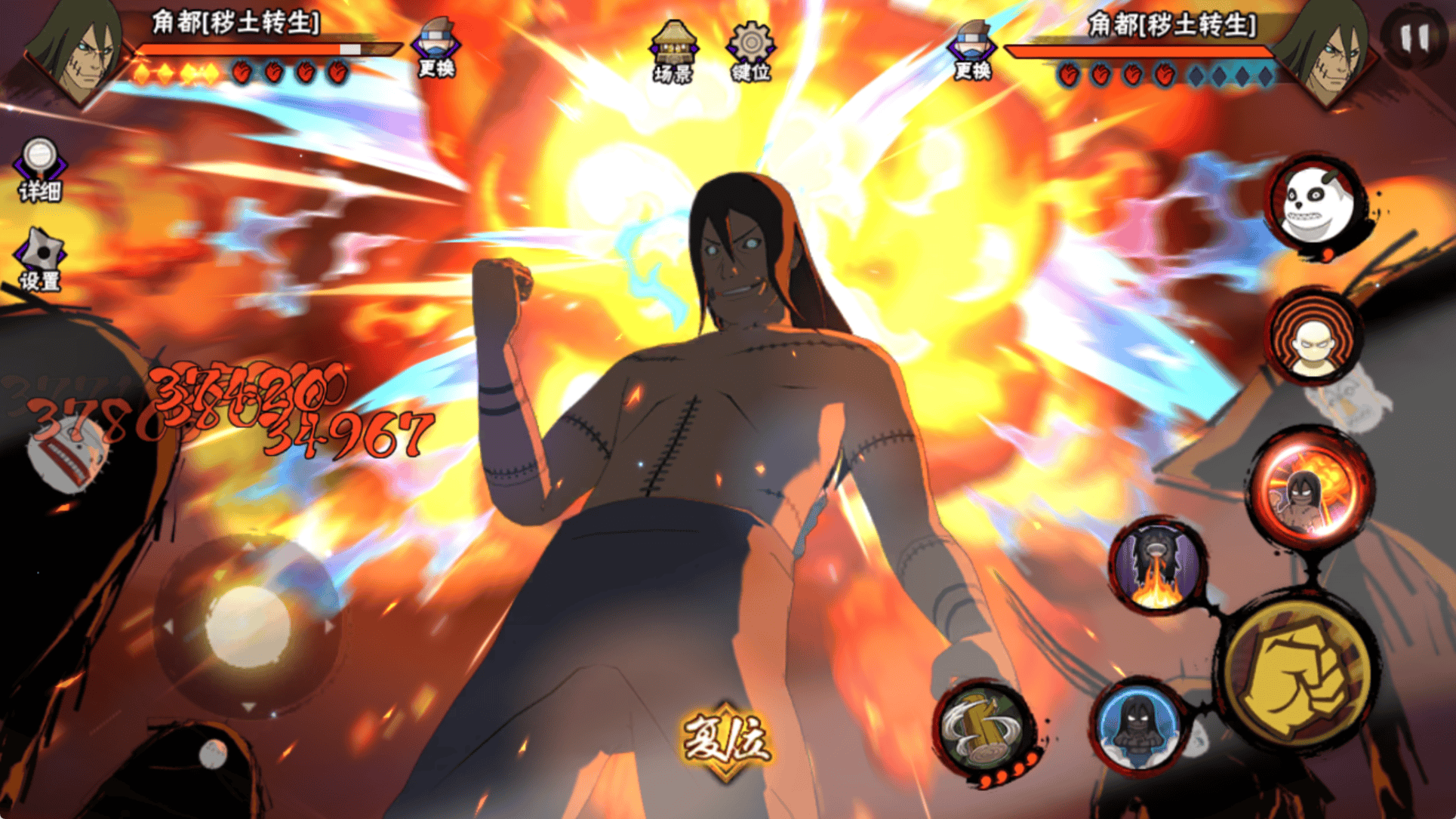Open the 设置 settings shuriken icon
The height and width of the screenshot is (819, 1456).
coord(39,259)
